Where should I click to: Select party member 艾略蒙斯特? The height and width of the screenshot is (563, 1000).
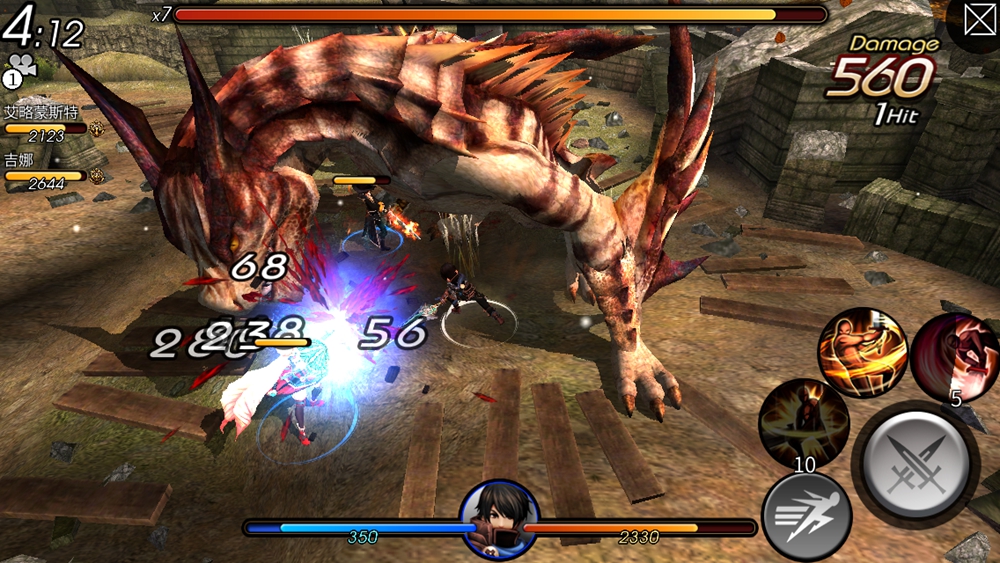(47, 115)
